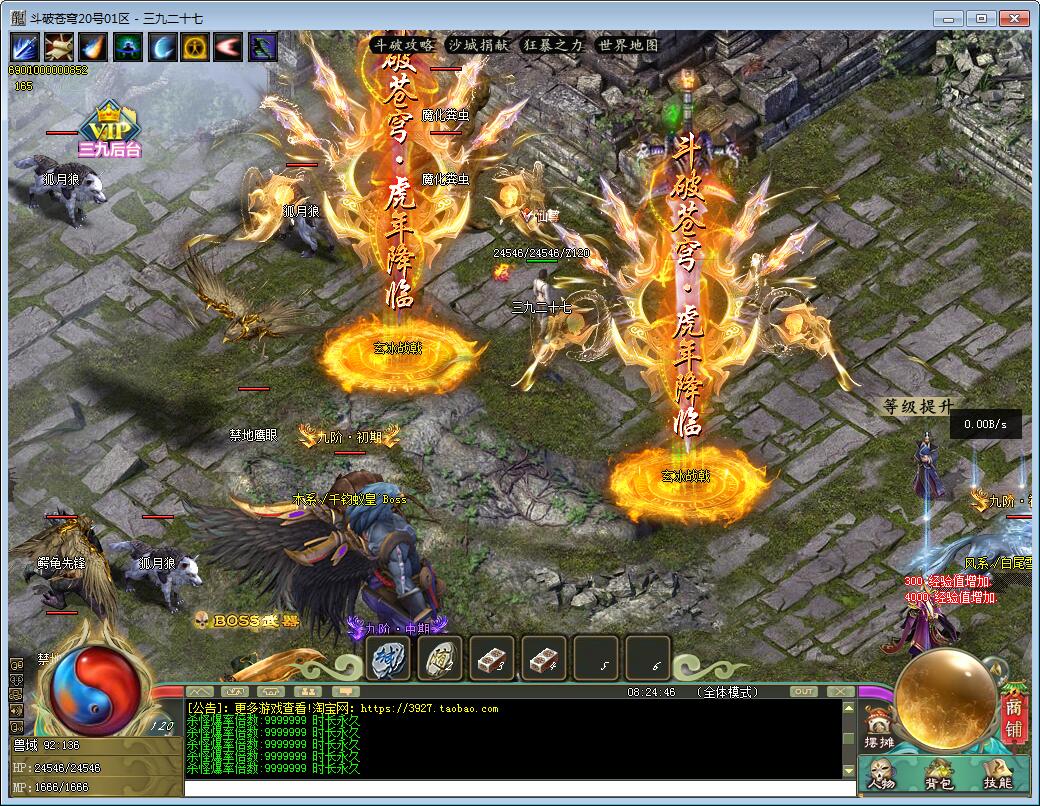Activate the parchment scroll skill icon
The width and height of the screenshot is (1040, 806).
[x=59, y=47]
